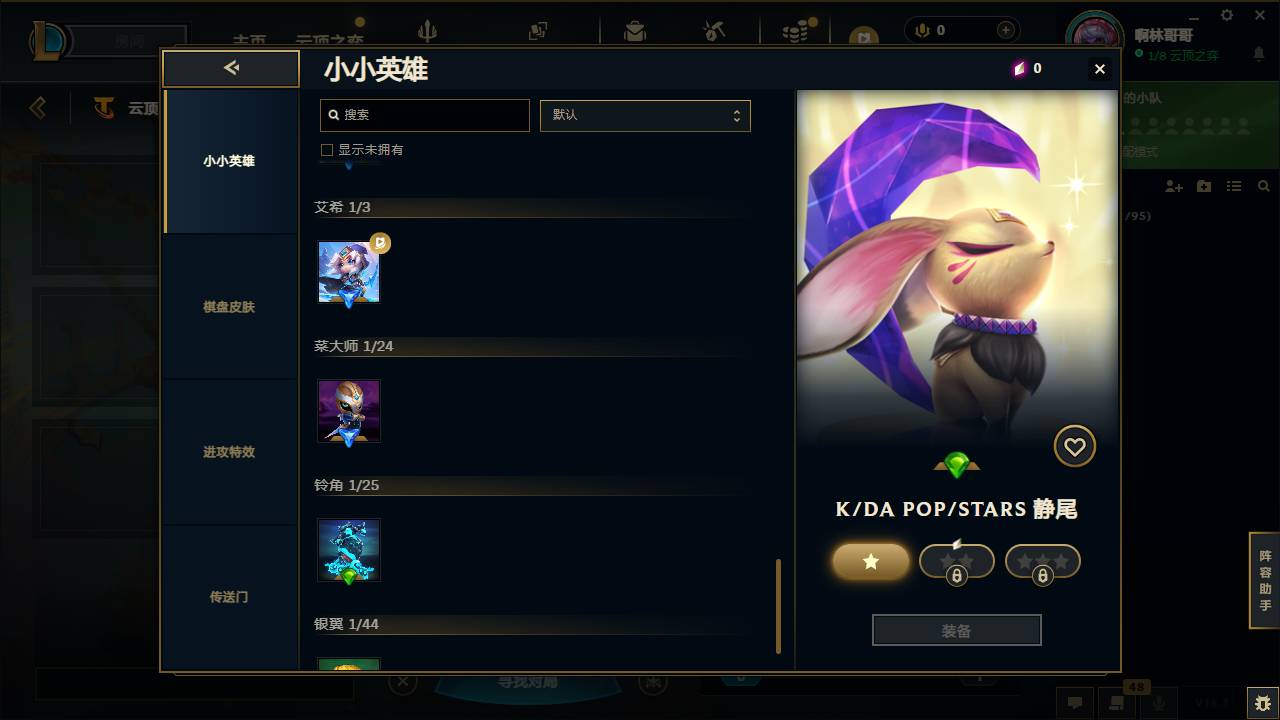
Task: Select the crafting hammer icon in top nav
Action: 714,30
